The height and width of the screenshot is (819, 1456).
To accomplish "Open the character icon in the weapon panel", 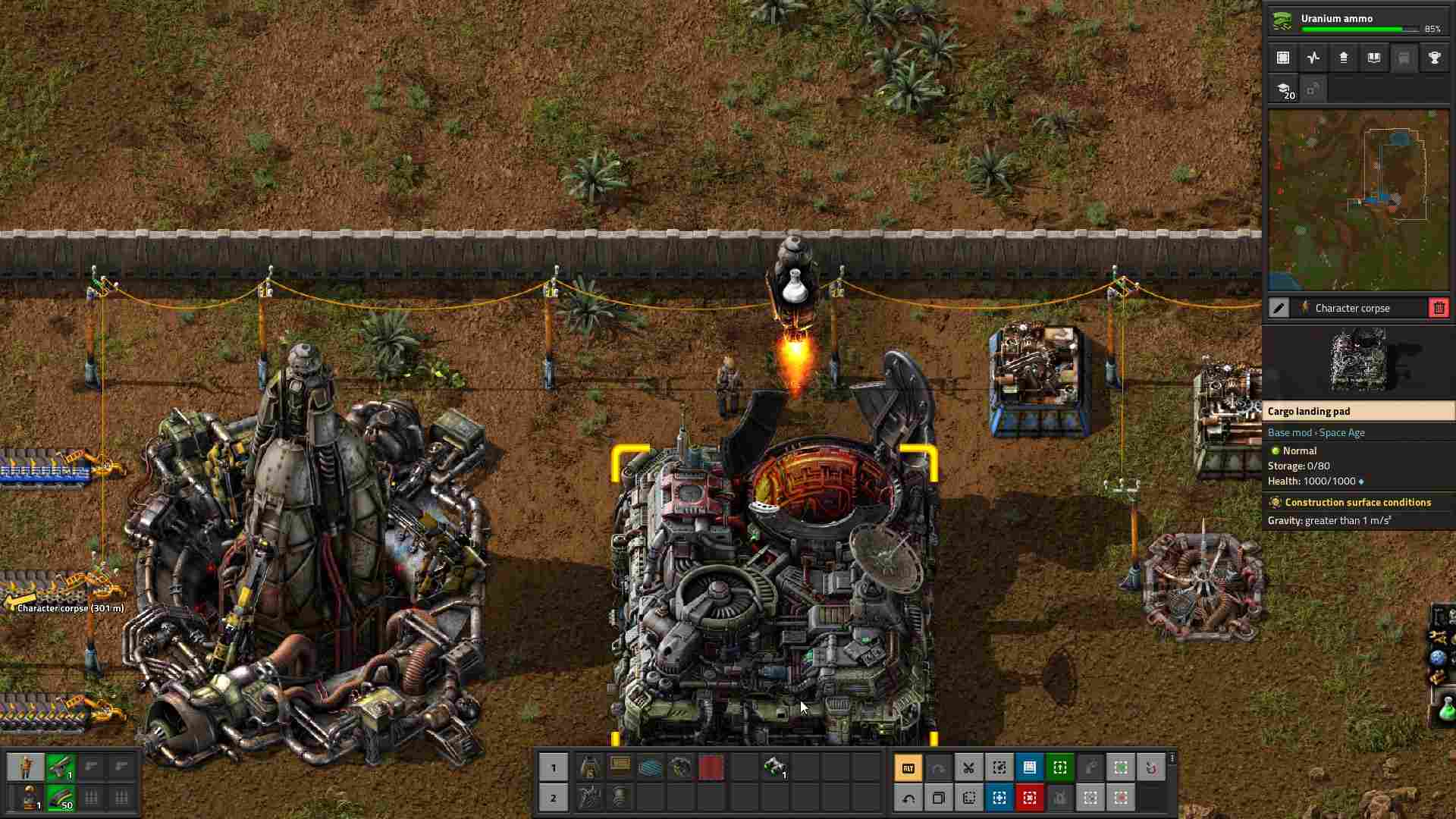I will [x=27, y=767].
